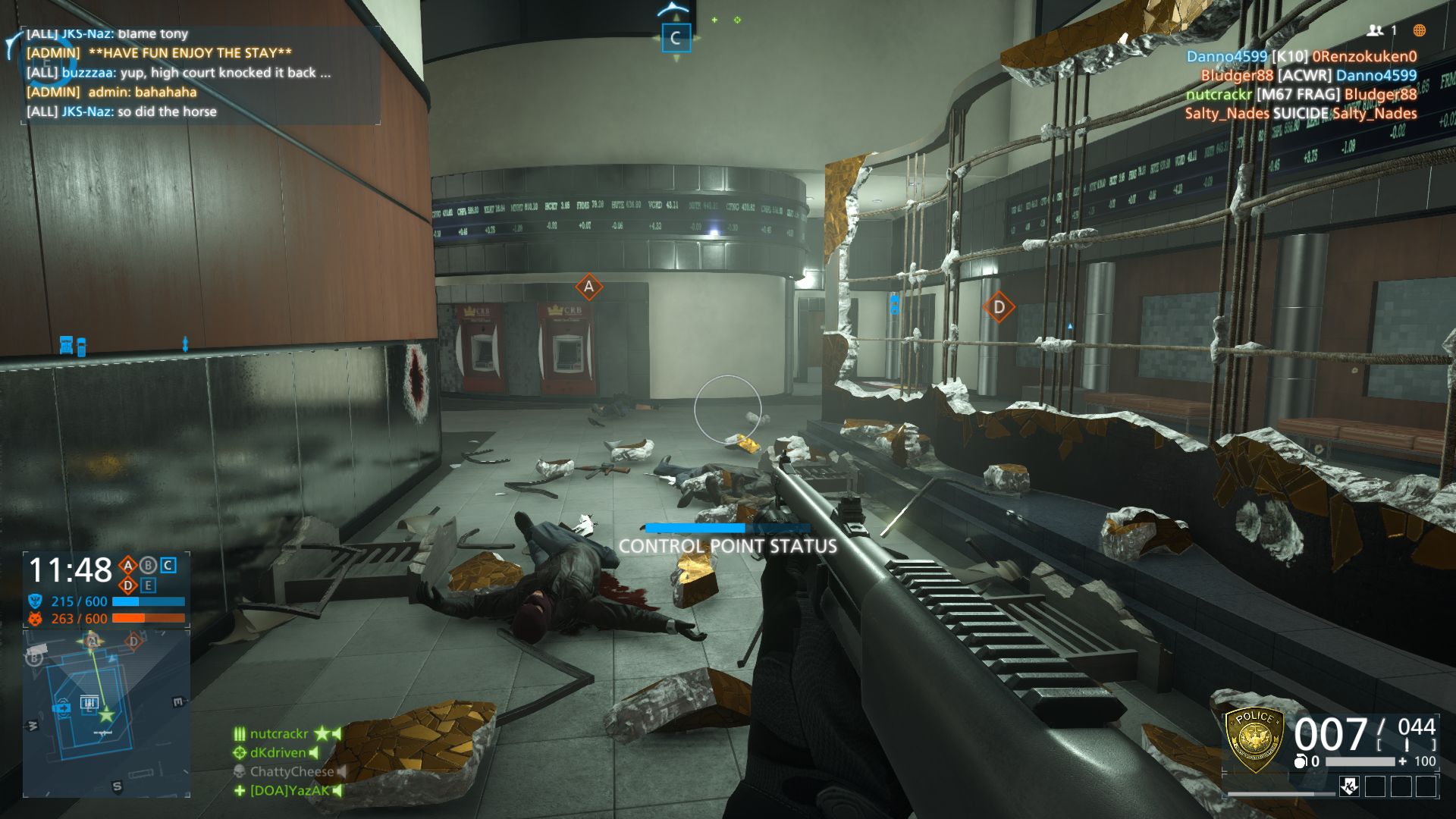Choose dKdriven from the squad list

[278, 753]
